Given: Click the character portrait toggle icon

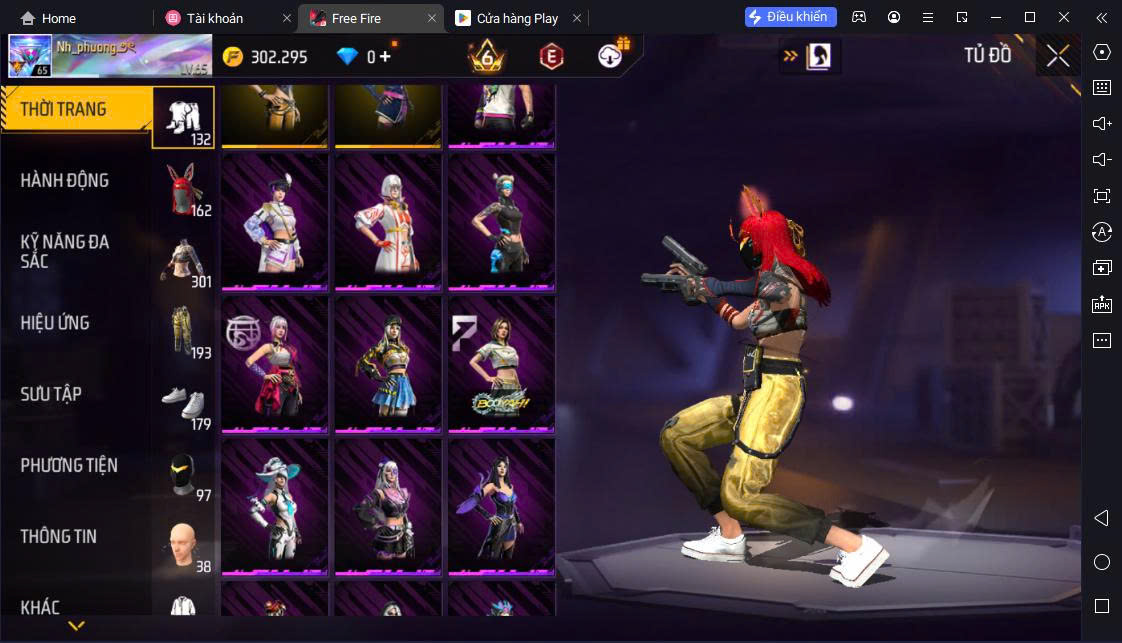Looking at the screenshot, I should 818,57.
